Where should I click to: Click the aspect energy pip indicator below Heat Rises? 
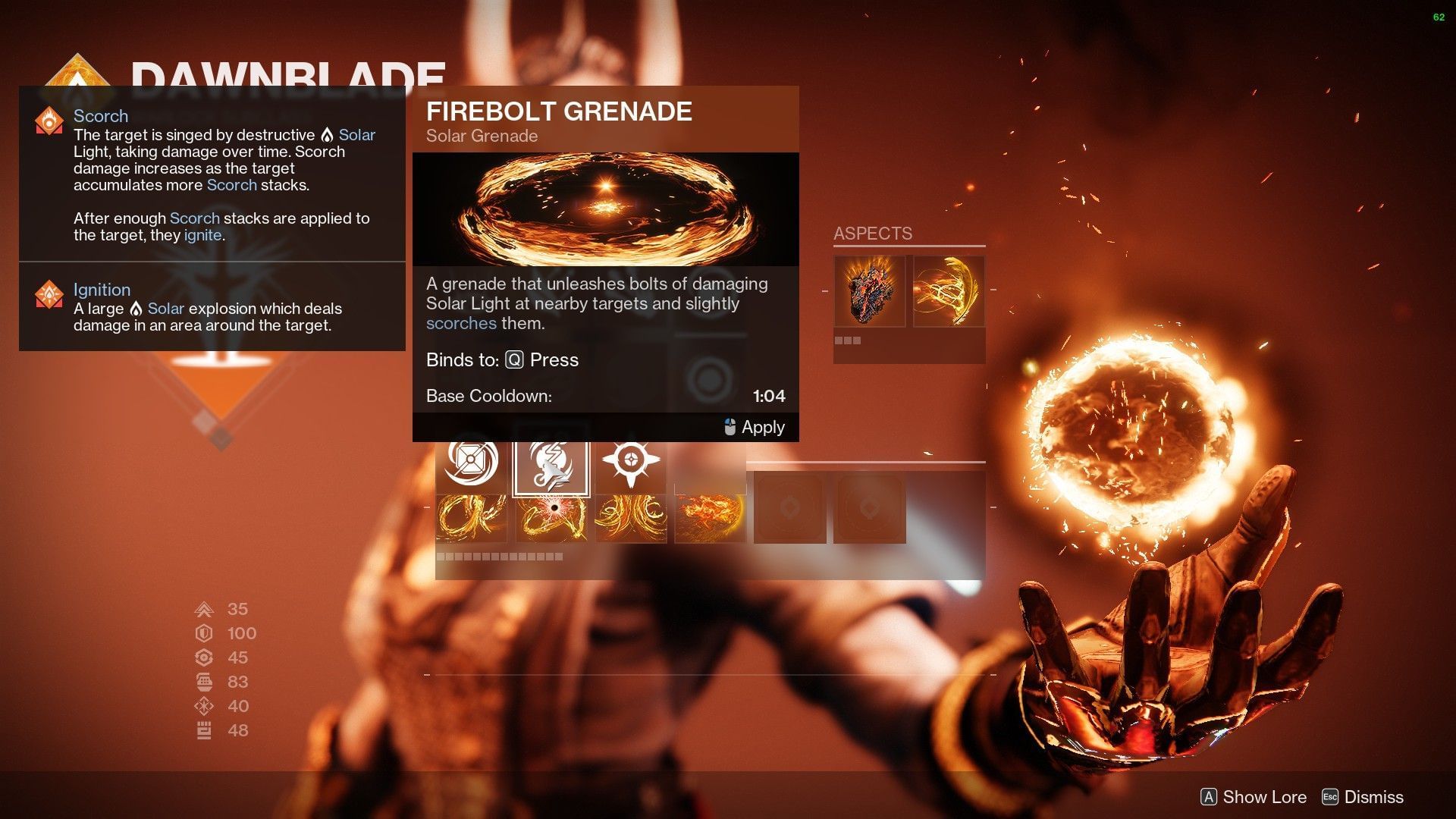click(849, 342)
